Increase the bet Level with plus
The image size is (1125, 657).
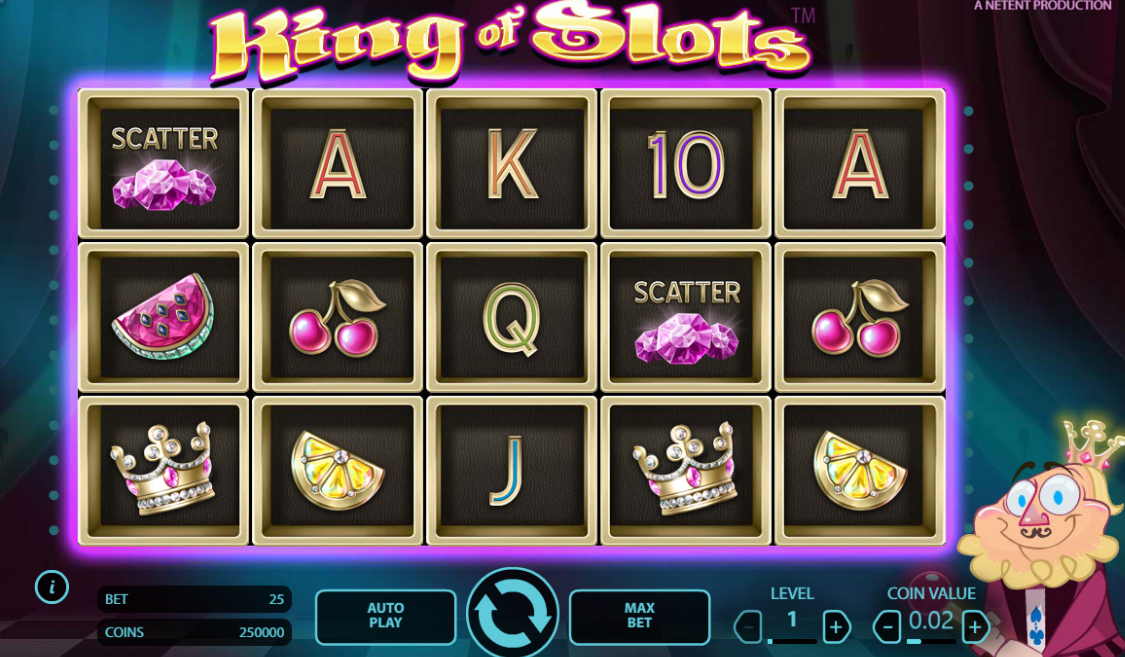pos(836,627)
